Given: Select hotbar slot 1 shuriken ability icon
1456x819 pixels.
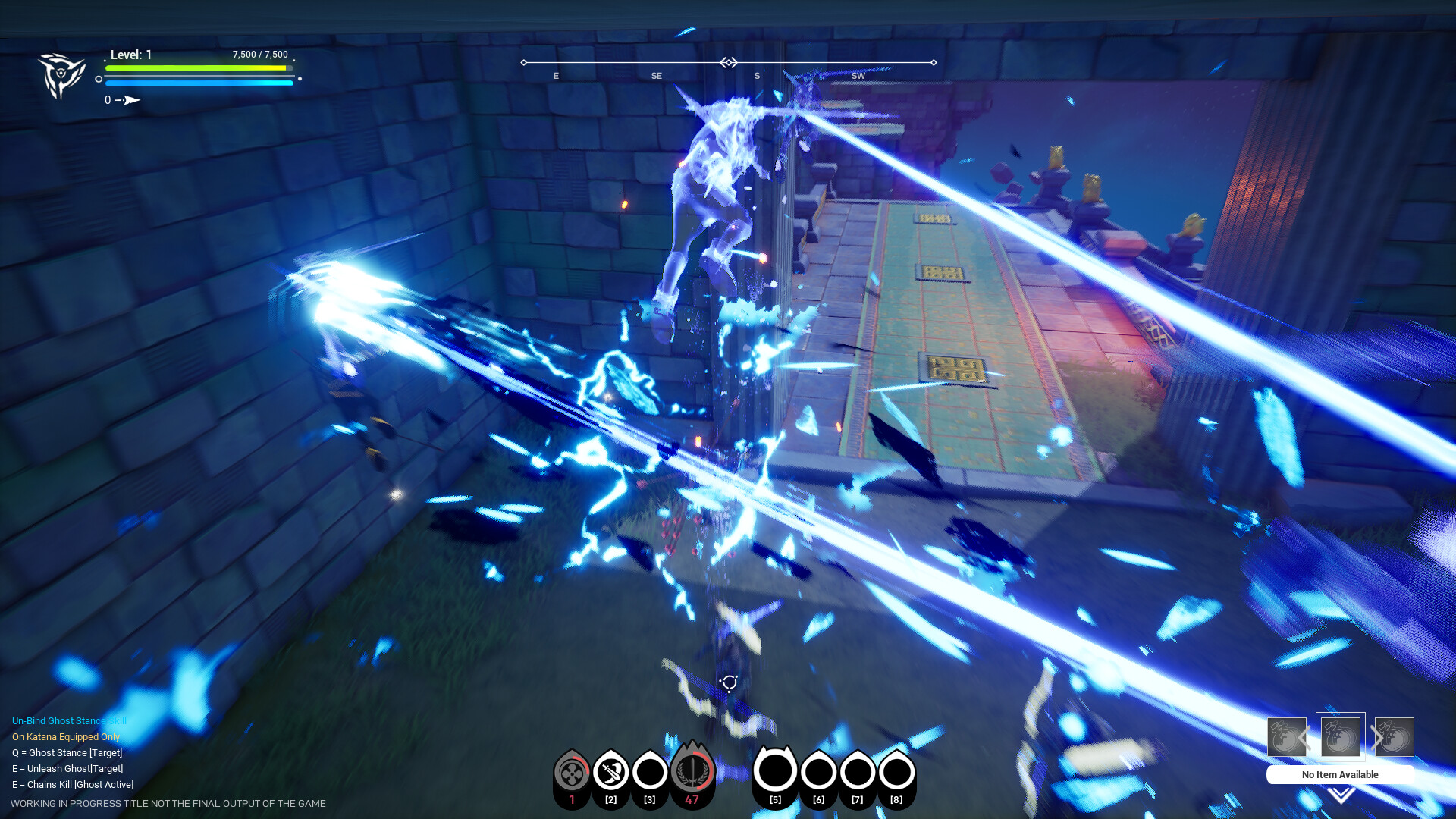Looking at the screenshot, I should (x=570, y=773).
